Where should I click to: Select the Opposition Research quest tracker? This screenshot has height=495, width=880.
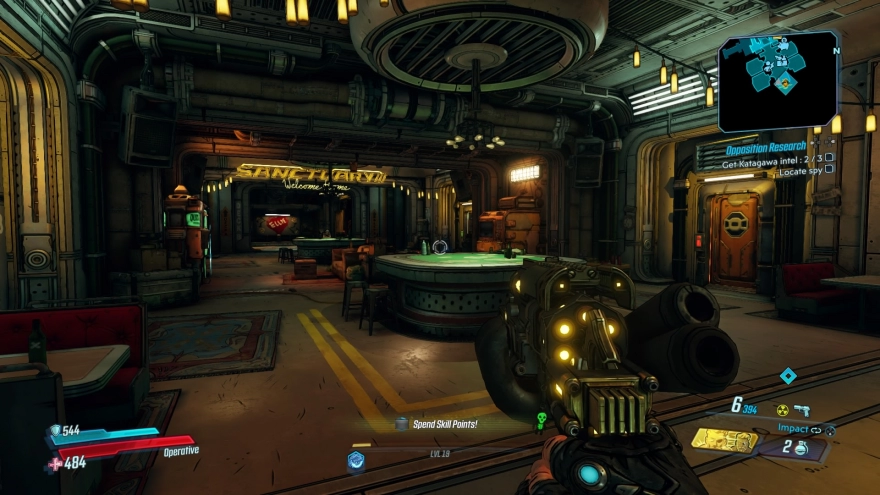click(x=766, y=147)
